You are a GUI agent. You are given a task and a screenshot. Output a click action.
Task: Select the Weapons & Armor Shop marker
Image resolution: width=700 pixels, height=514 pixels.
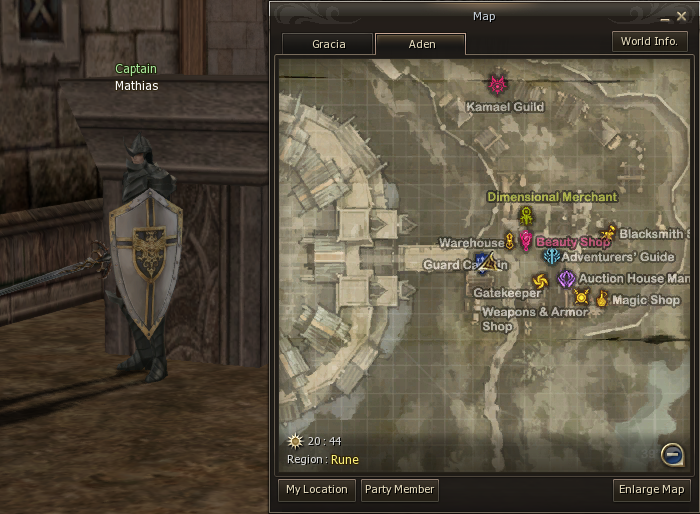coord(581,296)
